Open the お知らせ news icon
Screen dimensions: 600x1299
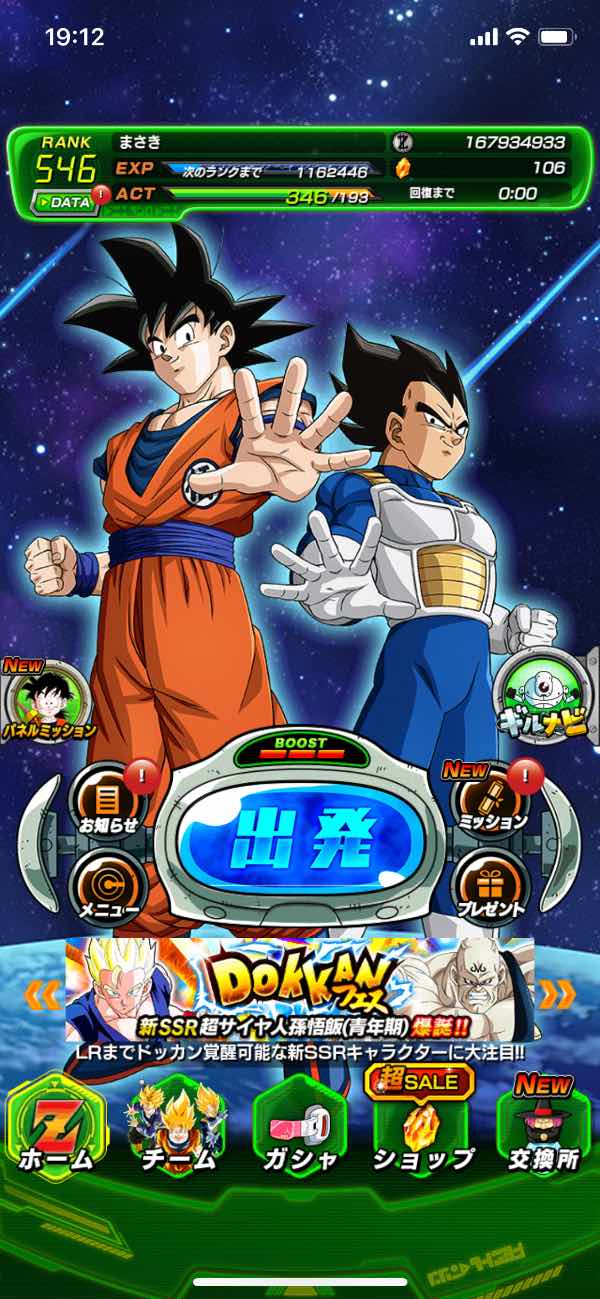point(107,797)
